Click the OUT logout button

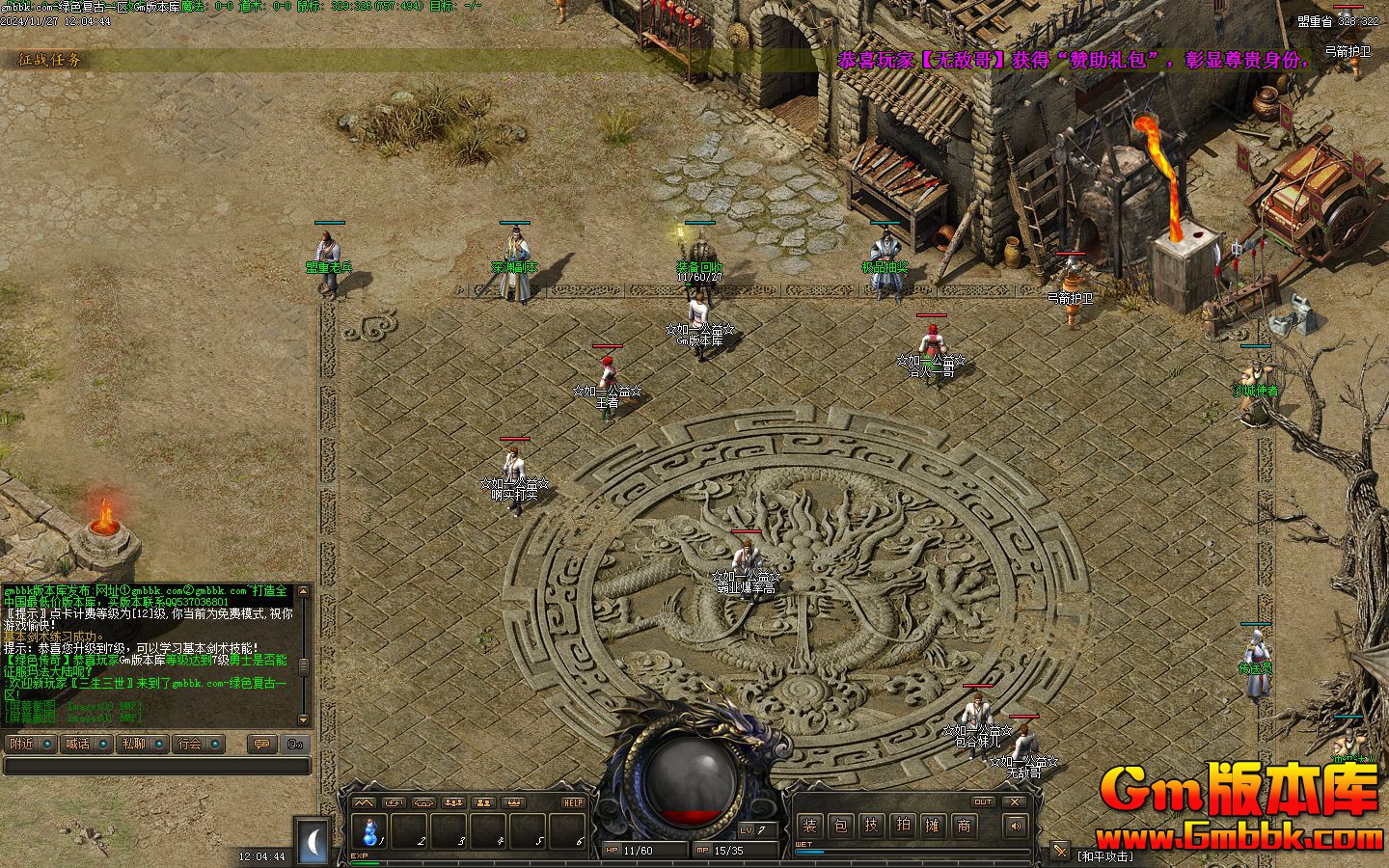coord(982,801)
